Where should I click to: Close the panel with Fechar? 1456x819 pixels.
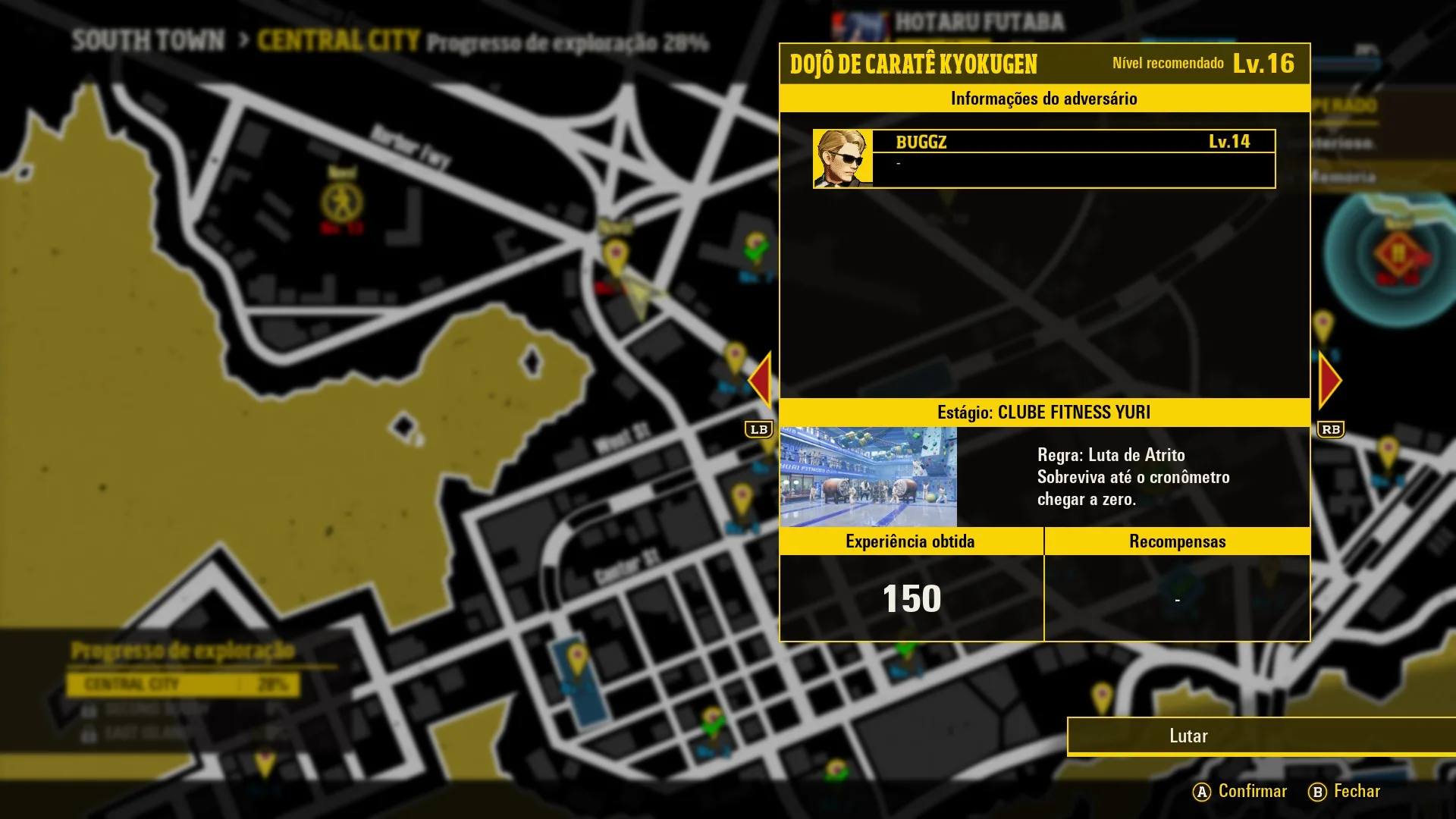tap(1345, 792)
